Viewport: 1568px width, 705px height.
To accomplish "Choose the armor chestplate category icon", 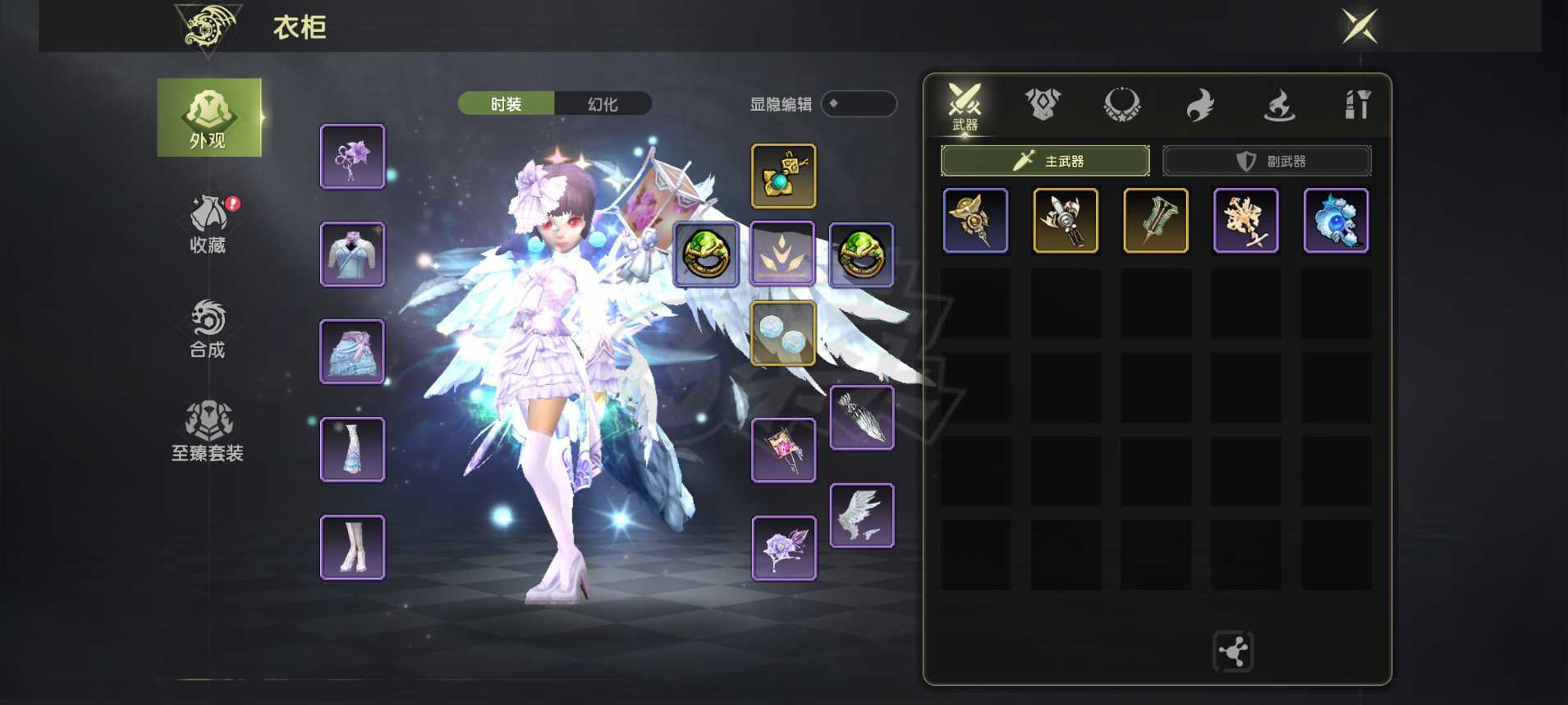I will tap(1043, 105).
